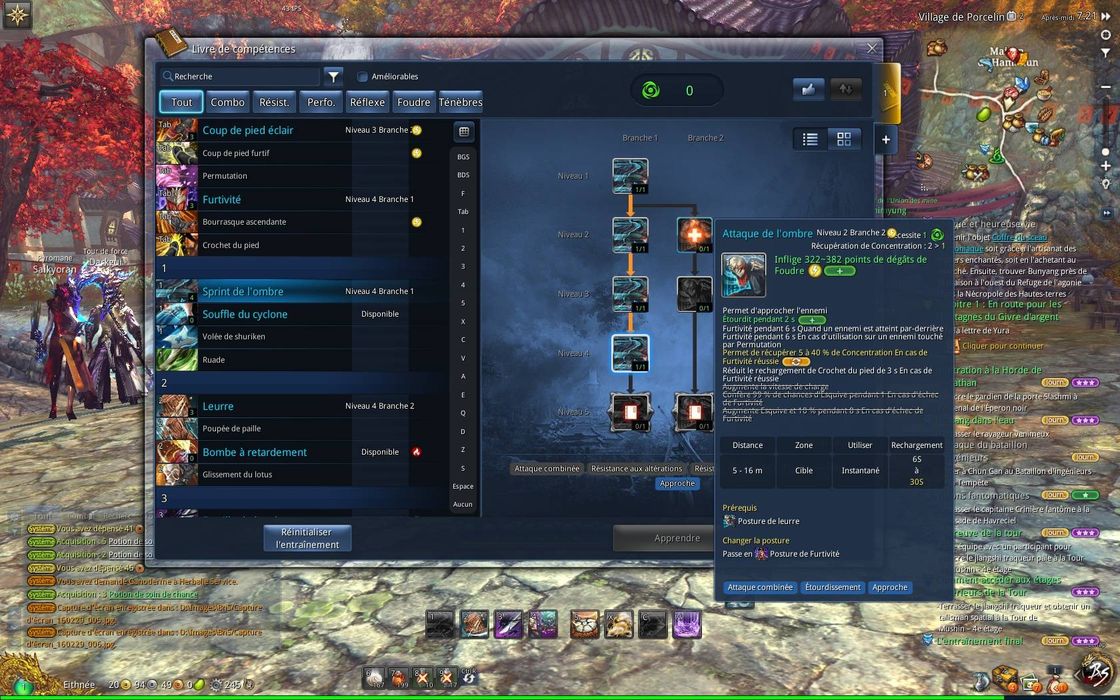Choose Coup de pied éclair skill
This screenshot has width=1120, height=700.
(247, 130)
